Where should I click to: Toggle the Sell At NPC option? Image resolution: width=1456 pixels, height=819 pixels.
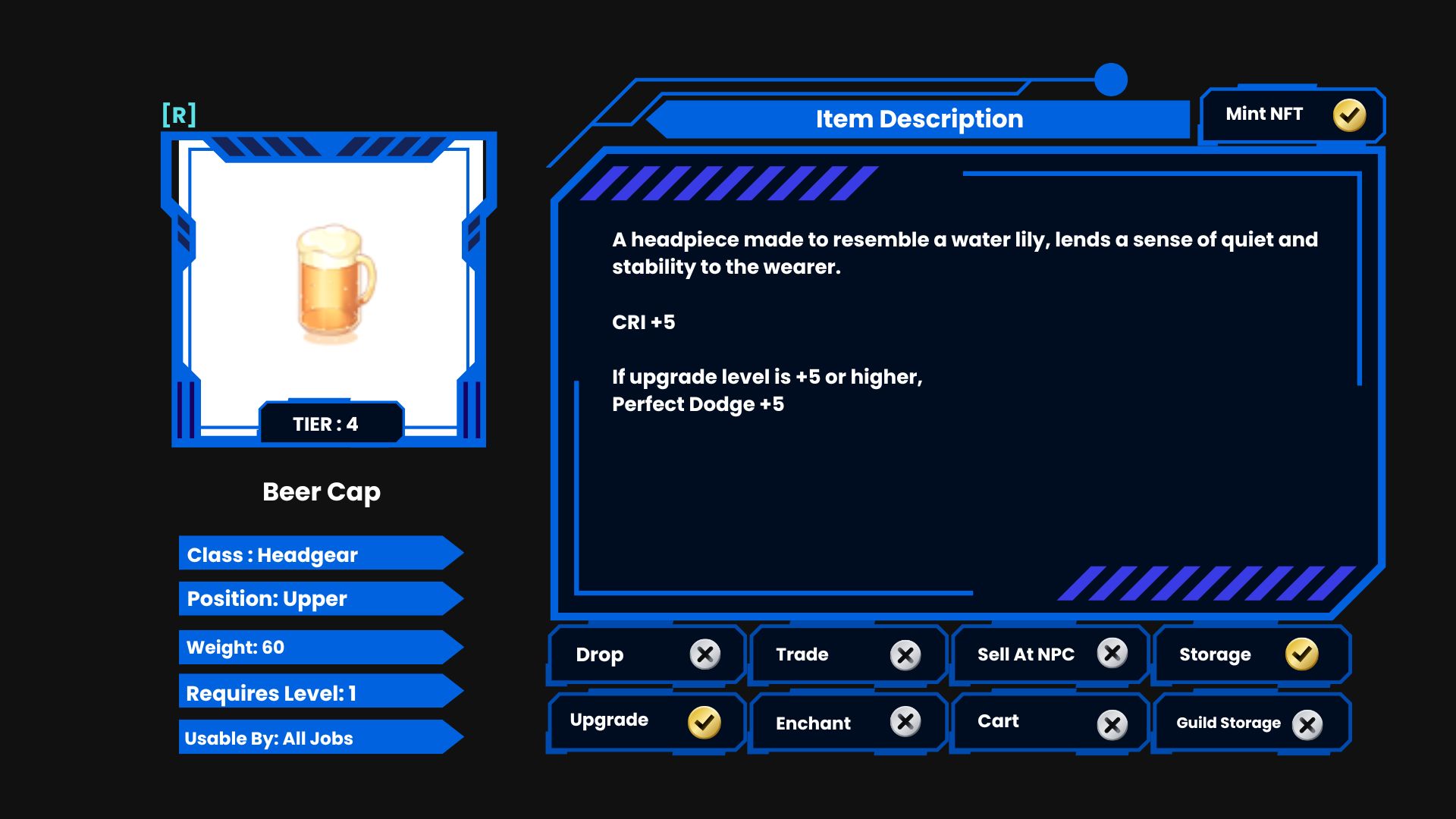point(1112,653)
